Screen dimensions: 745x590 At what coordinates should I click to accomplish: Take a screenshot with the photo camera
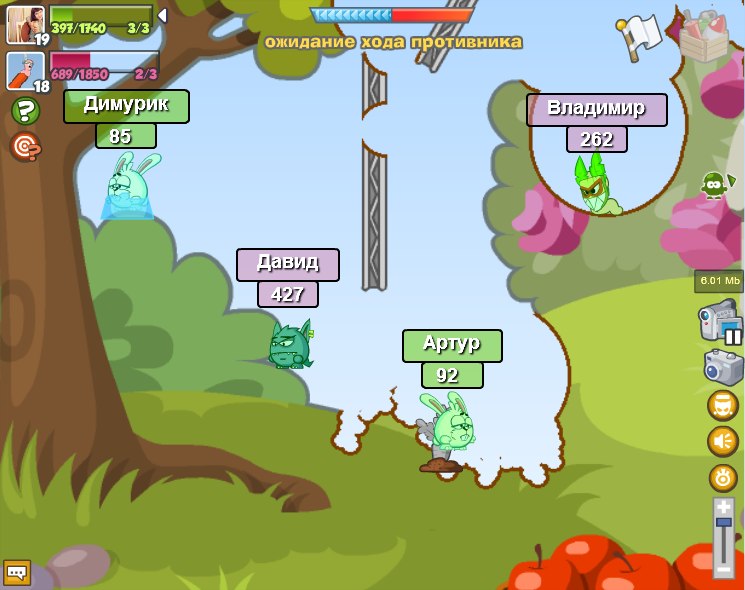(x=724, y=366)
